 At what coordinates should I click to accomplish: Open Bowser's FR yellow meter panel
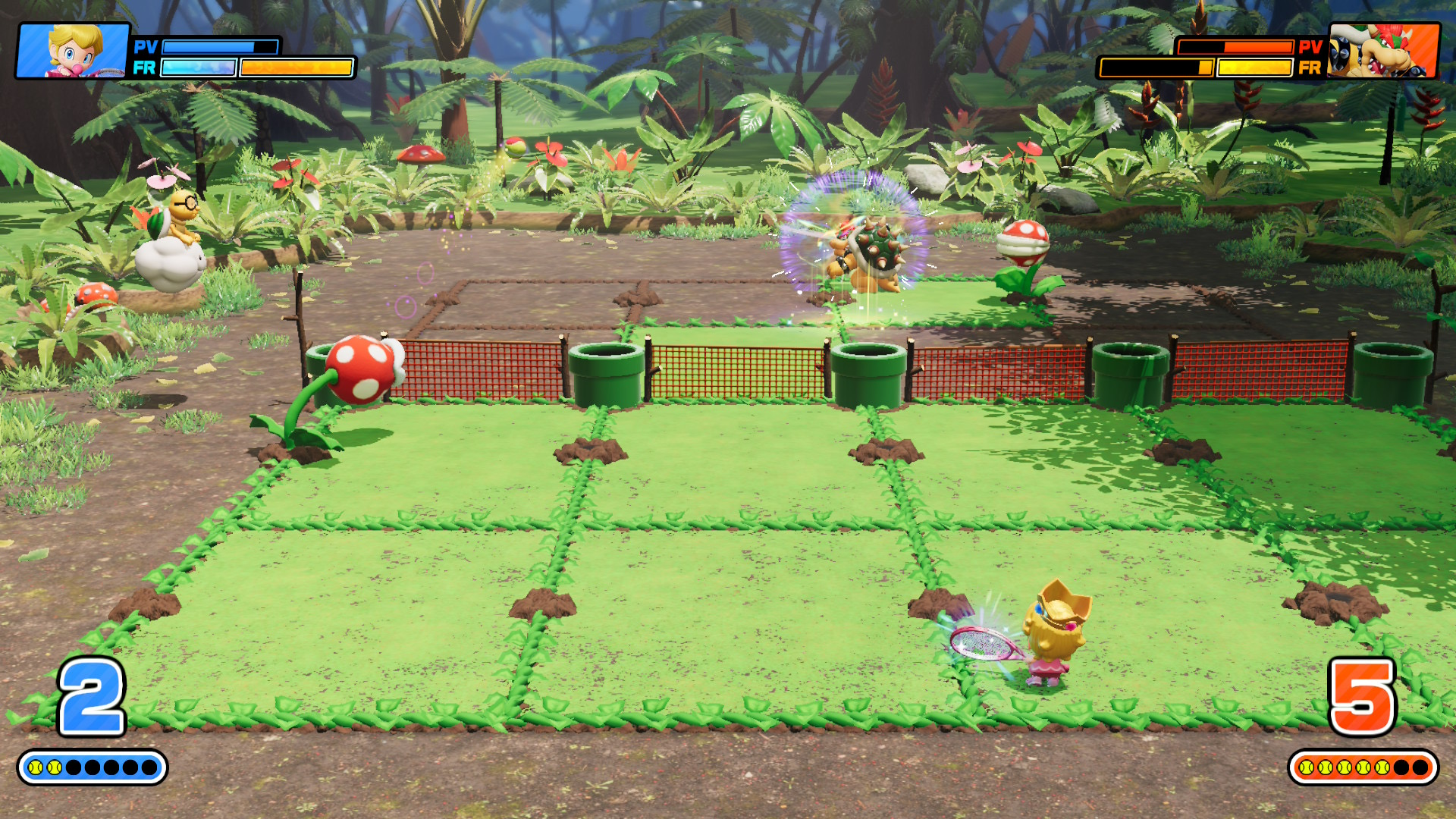click(x=1251, y=68)
